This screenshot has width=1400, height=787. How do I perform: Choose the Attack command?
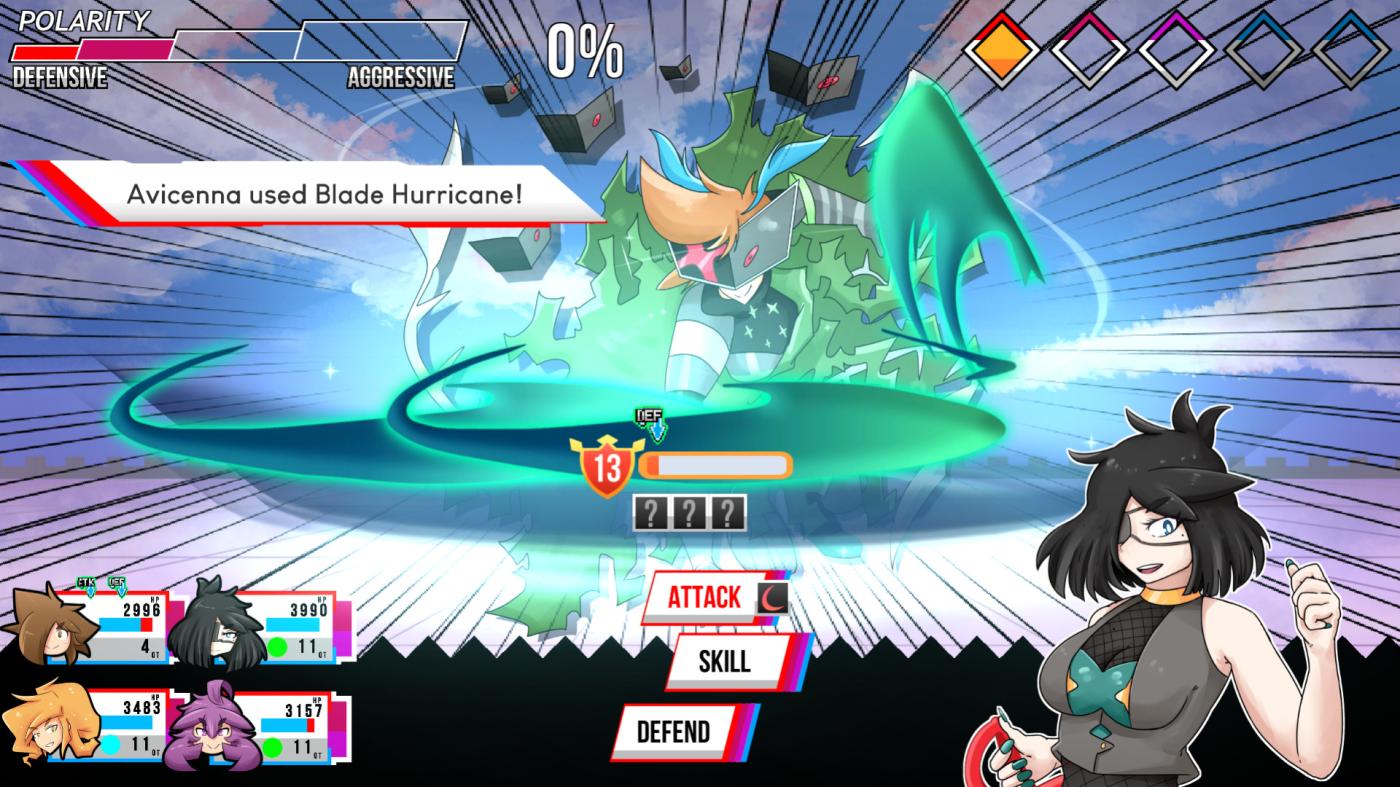click(706, 598)
